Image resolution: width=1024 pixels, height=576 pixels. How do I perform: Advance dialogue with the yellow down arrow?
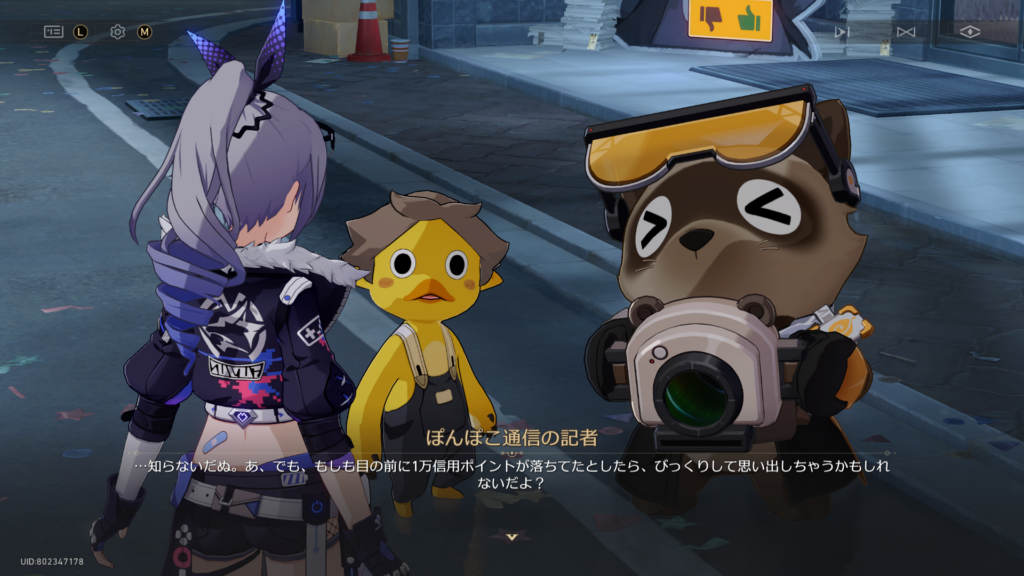(x=511, y=537)
